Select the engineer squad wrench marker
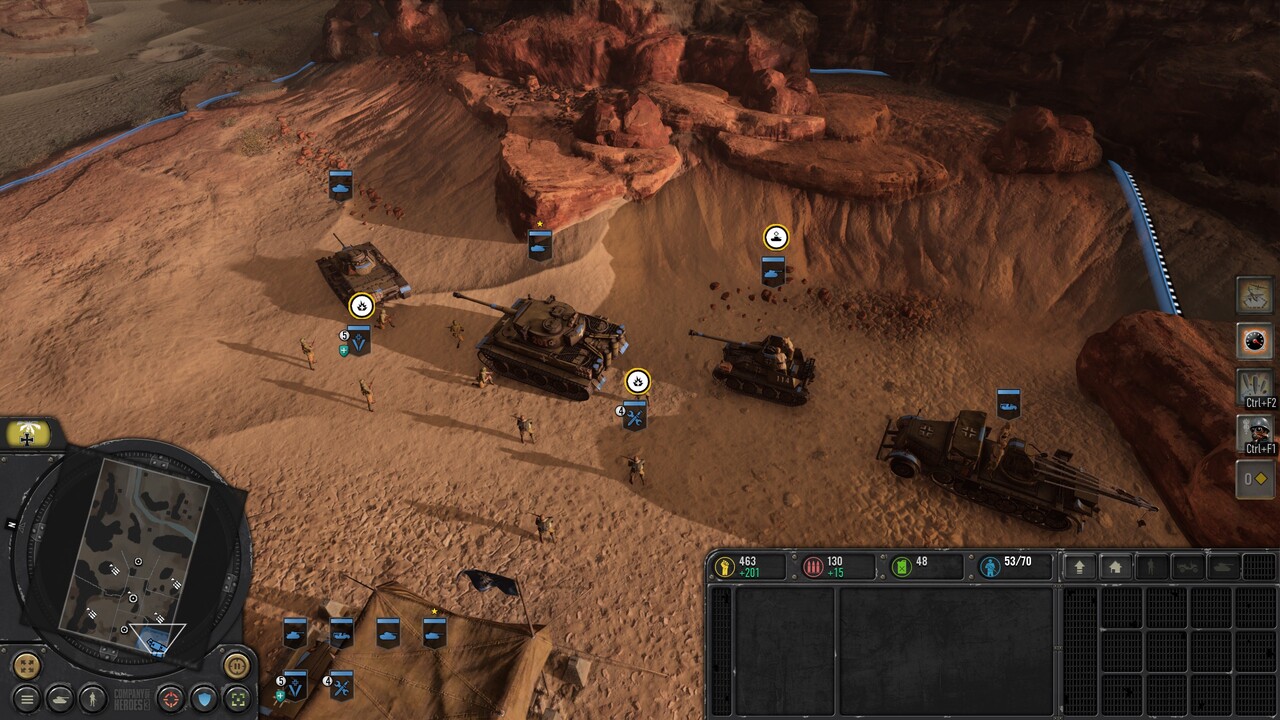Screen dimensions: 1280x720 [634, 414]
